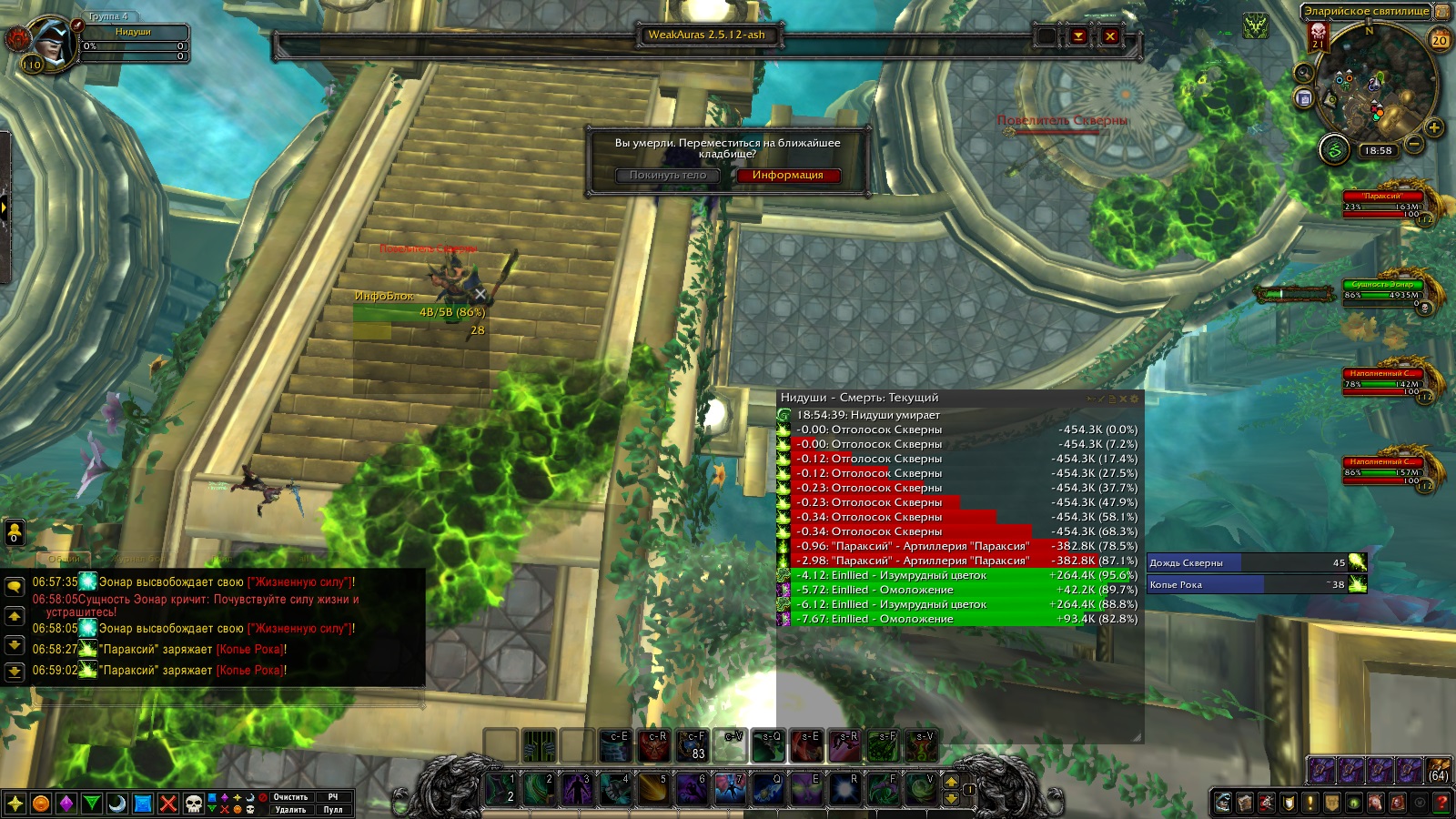Open the red "Информация" death recap button

(x=787, y=176)
